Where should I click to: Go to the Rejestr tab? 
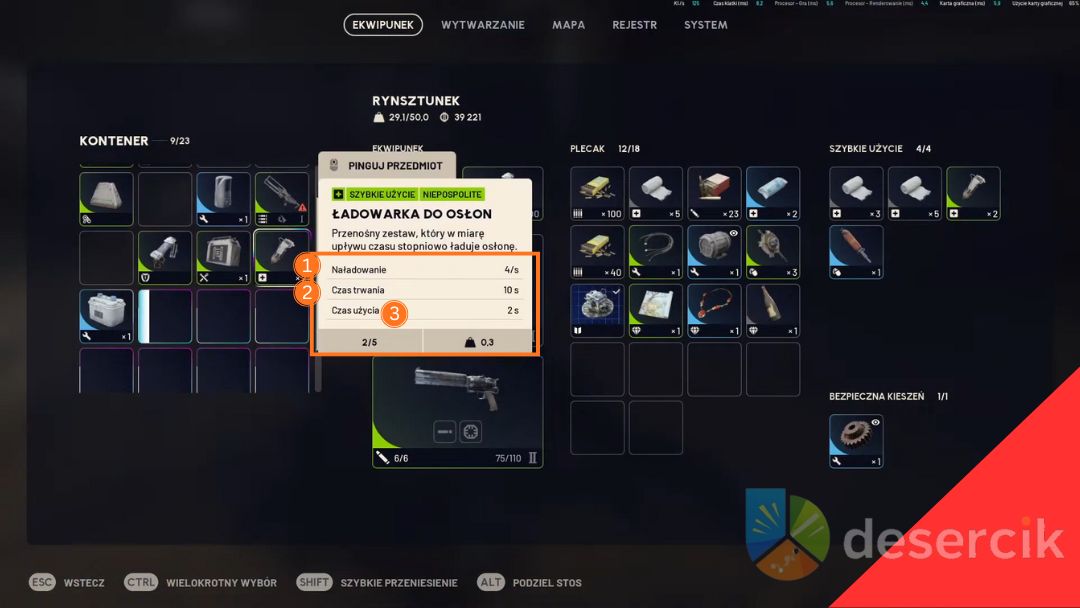click(x=635, y=25)
